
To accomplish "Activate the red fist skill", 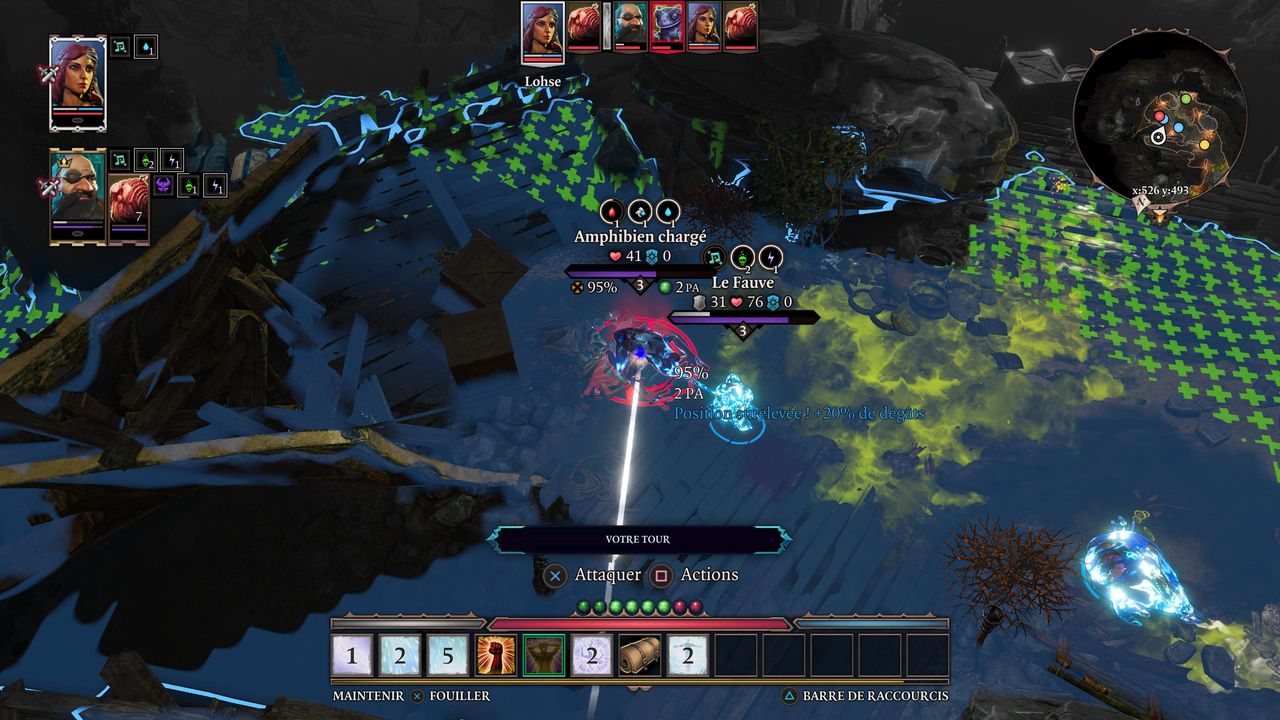I will [496, 656].
